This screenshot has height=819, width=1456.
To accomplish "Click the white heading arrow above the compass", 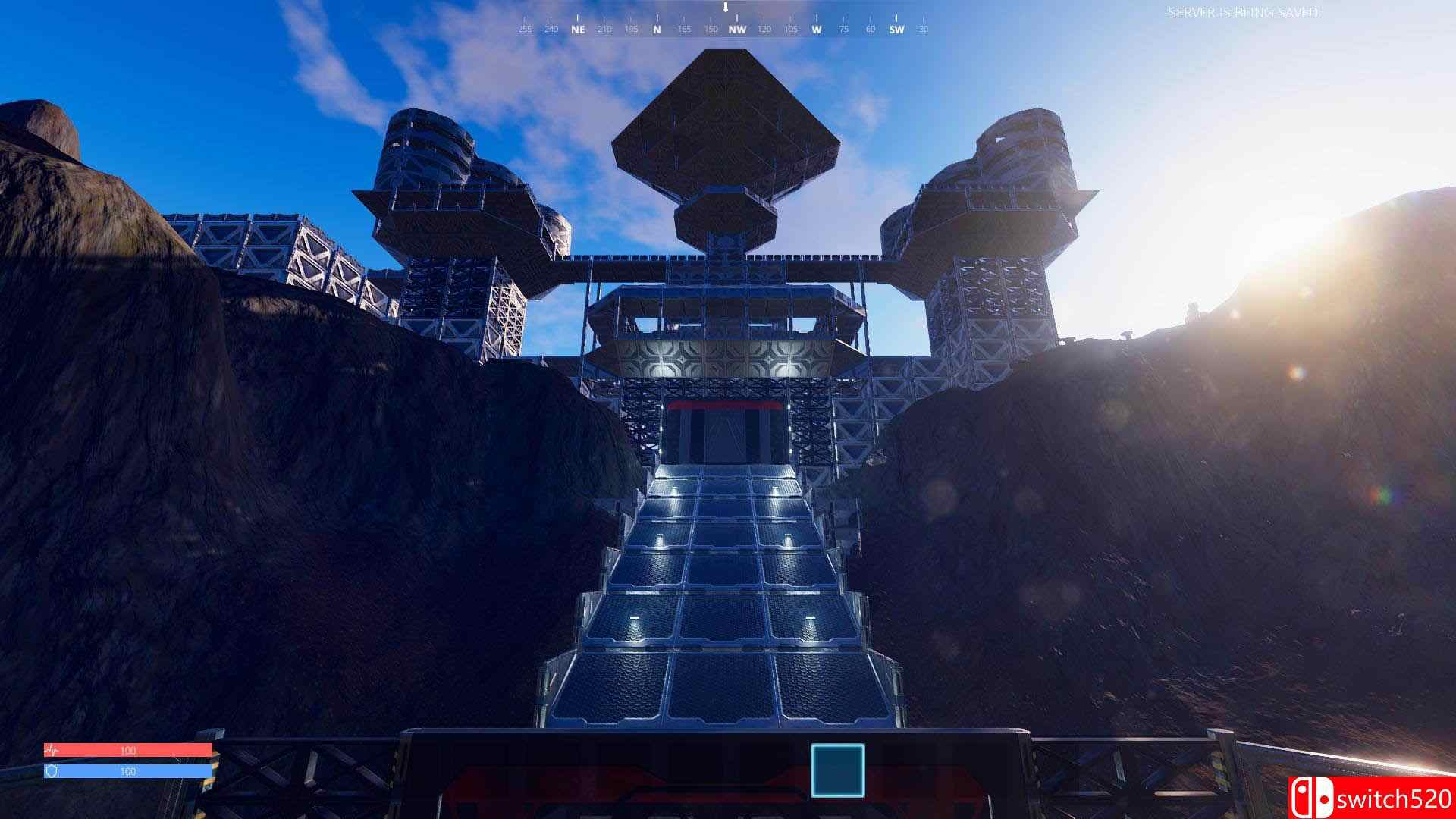I will (x=726, y=8).
